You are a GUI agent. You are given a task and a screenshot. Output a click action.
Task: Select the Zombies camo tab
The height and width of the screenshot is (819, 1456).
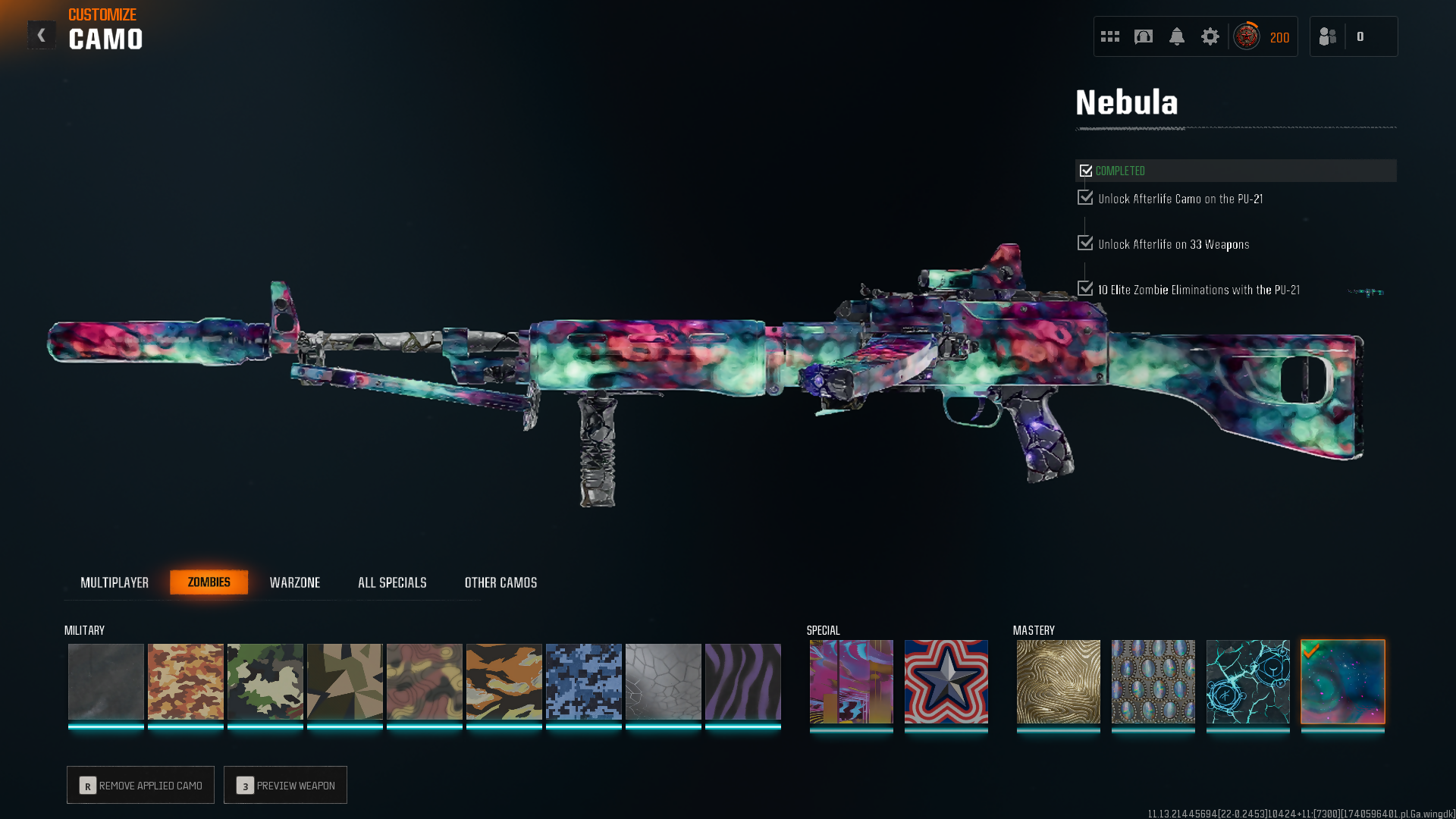click(x=209, y=582)
